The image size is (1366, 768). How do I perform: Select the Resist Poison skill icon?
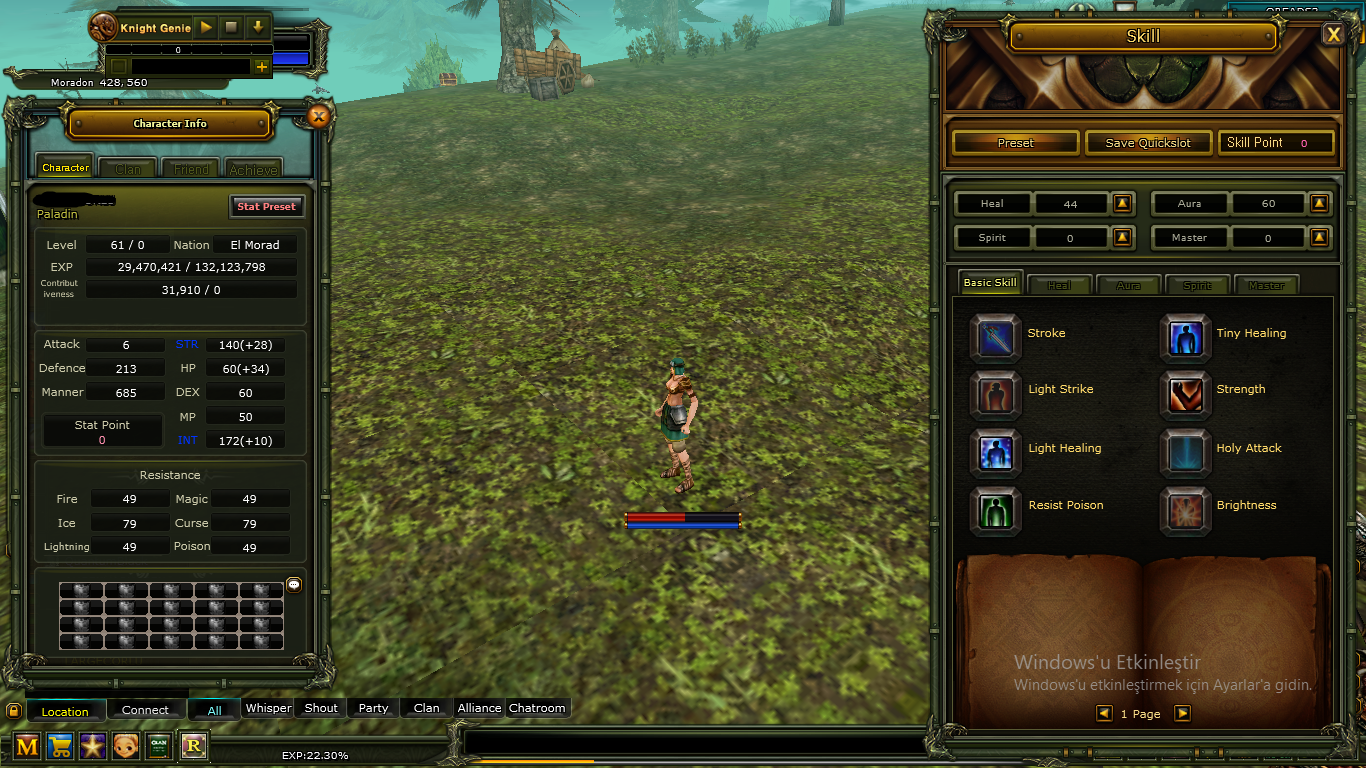pos(996,509)
